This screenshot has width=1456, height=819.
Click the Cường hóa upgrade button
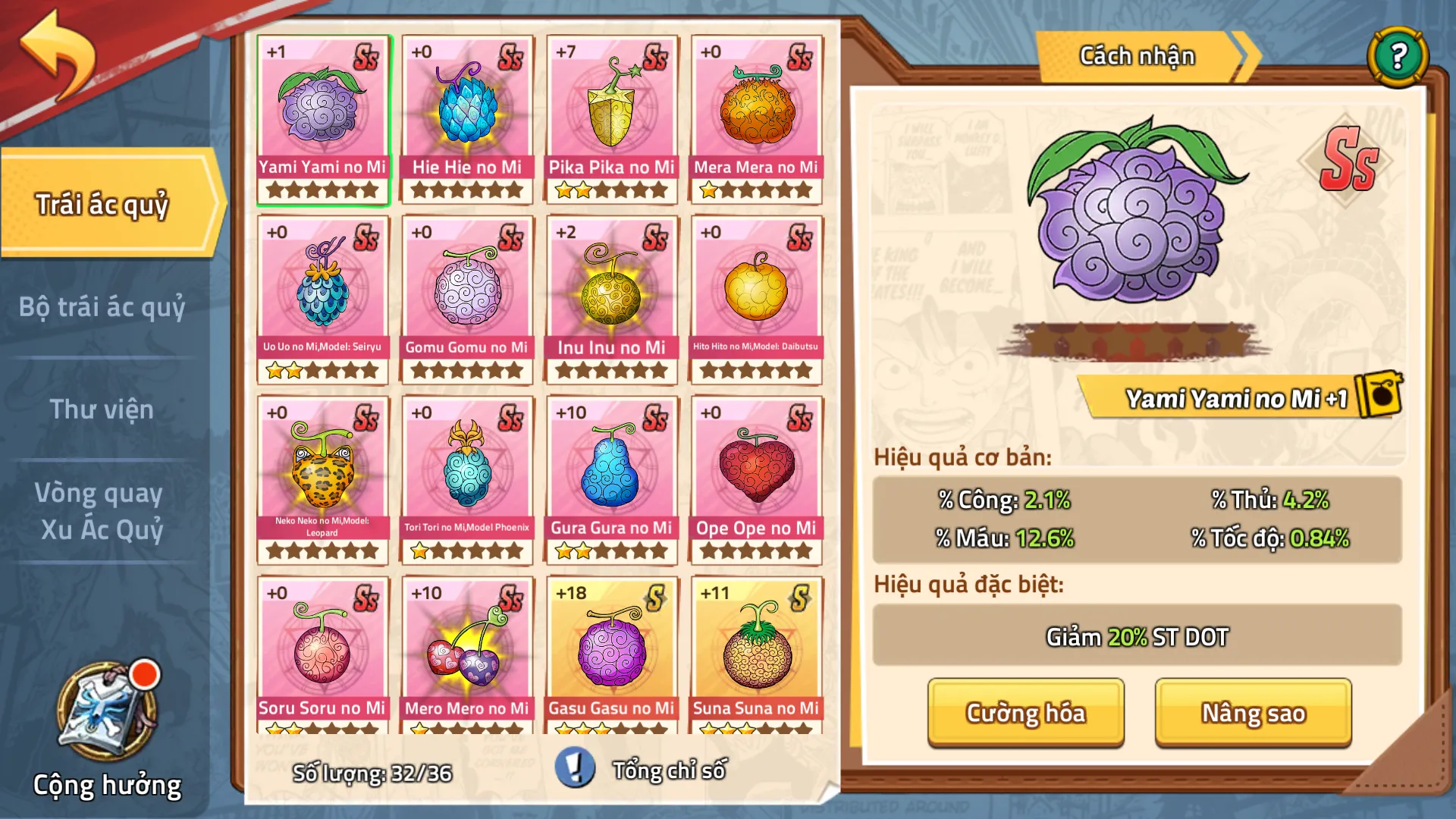click(1025, 713)
